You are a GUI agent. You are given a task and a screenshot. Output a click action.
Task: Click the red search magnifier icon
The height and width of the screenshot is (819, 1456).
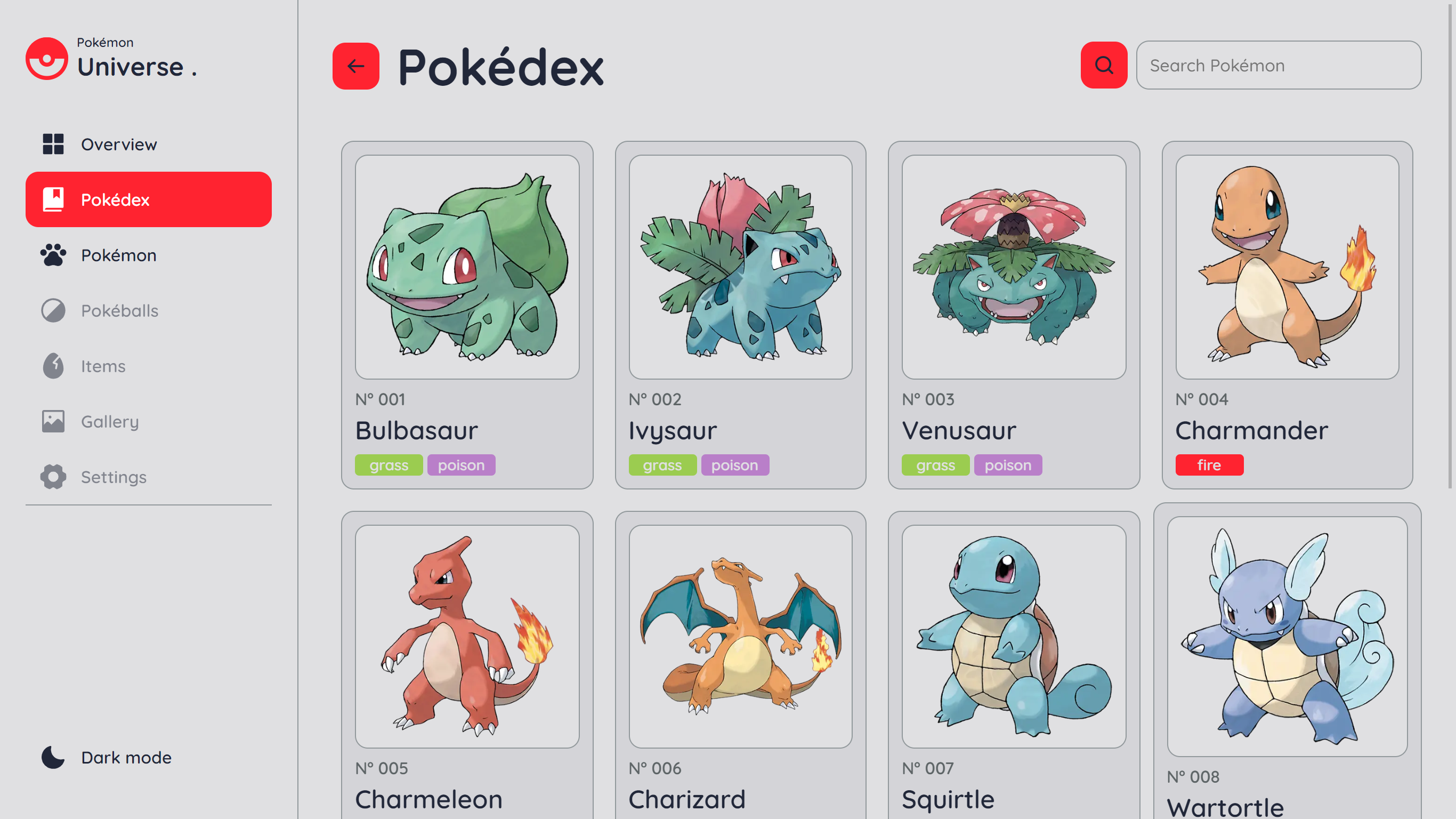[1103, 65]
